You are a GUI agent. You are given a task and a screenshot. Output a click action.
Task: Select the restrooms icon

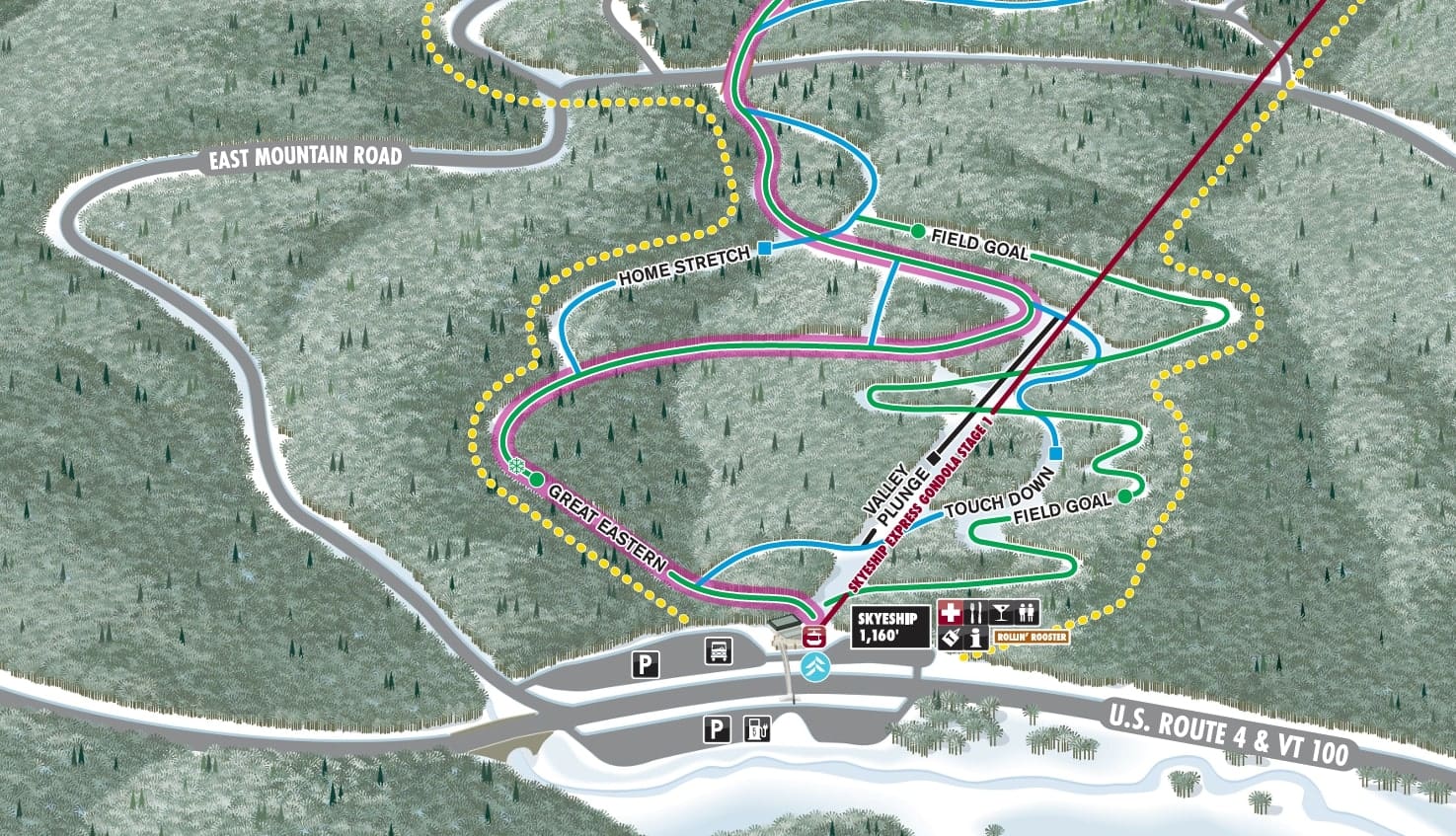tap(1027, 612)
